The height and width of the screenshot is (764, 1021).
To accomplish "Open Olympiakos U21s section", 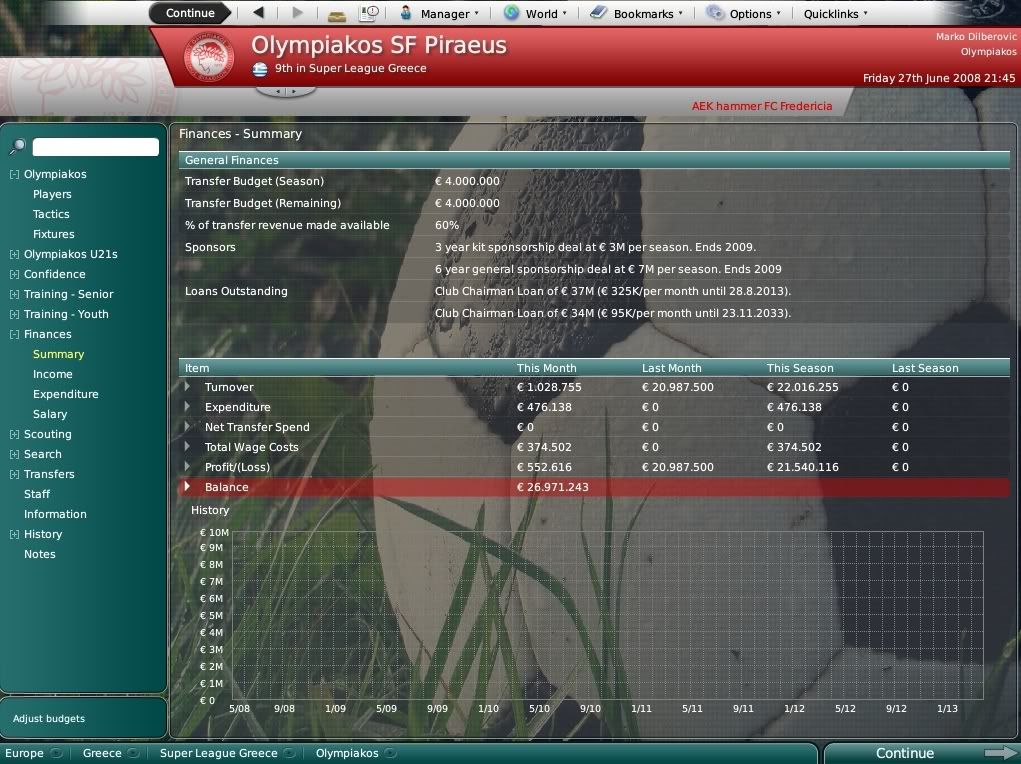I will click(70, 254).
